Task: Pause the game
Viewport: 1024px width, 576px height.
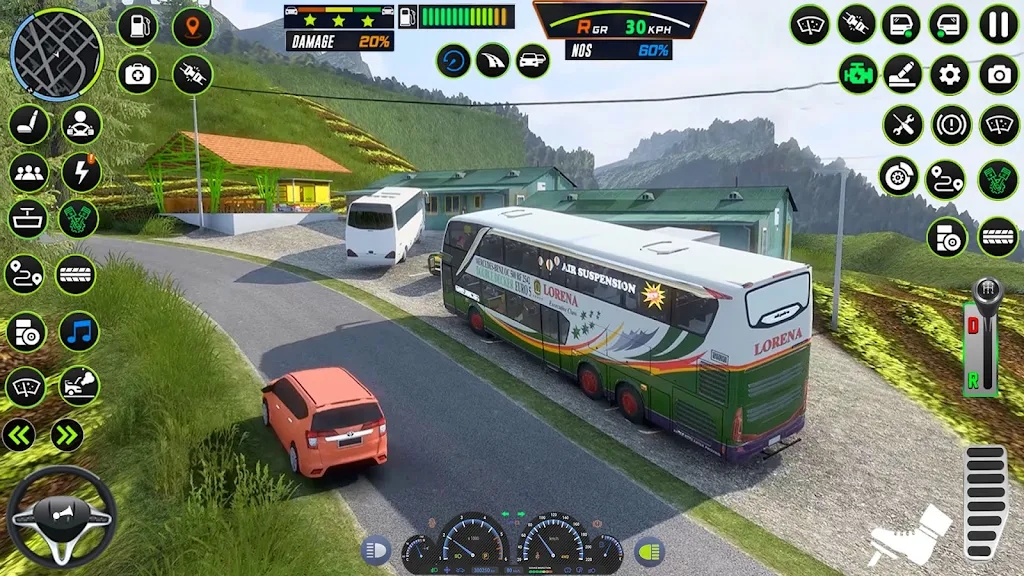Action: 998,24
